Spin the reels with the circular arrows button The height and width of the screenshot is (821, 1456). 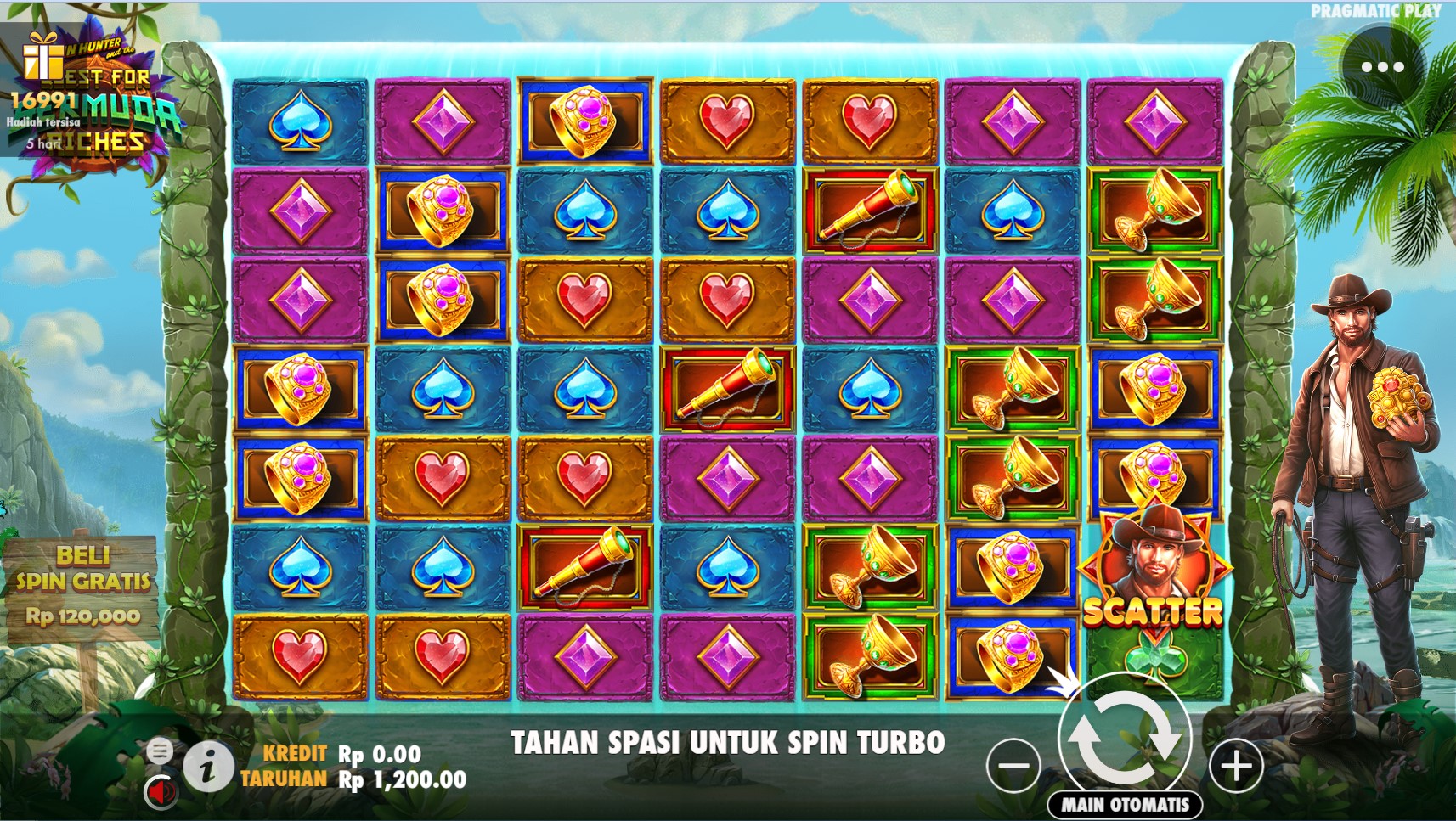coord(1125,735)
